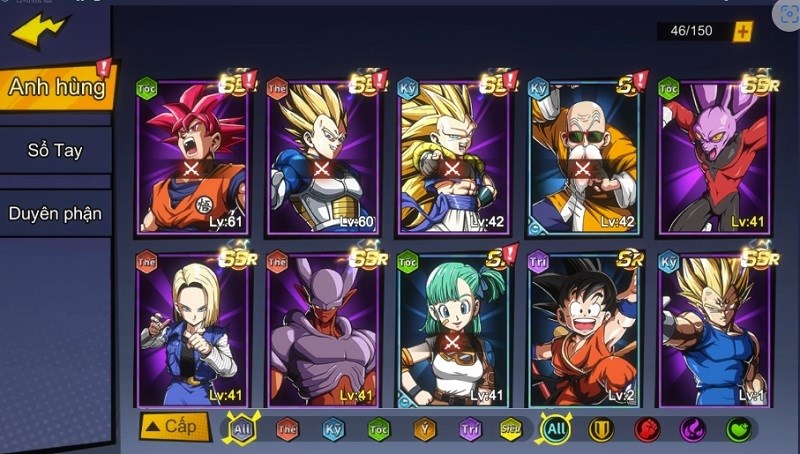Select the Bulma hero card

click(x=452, y=330)
